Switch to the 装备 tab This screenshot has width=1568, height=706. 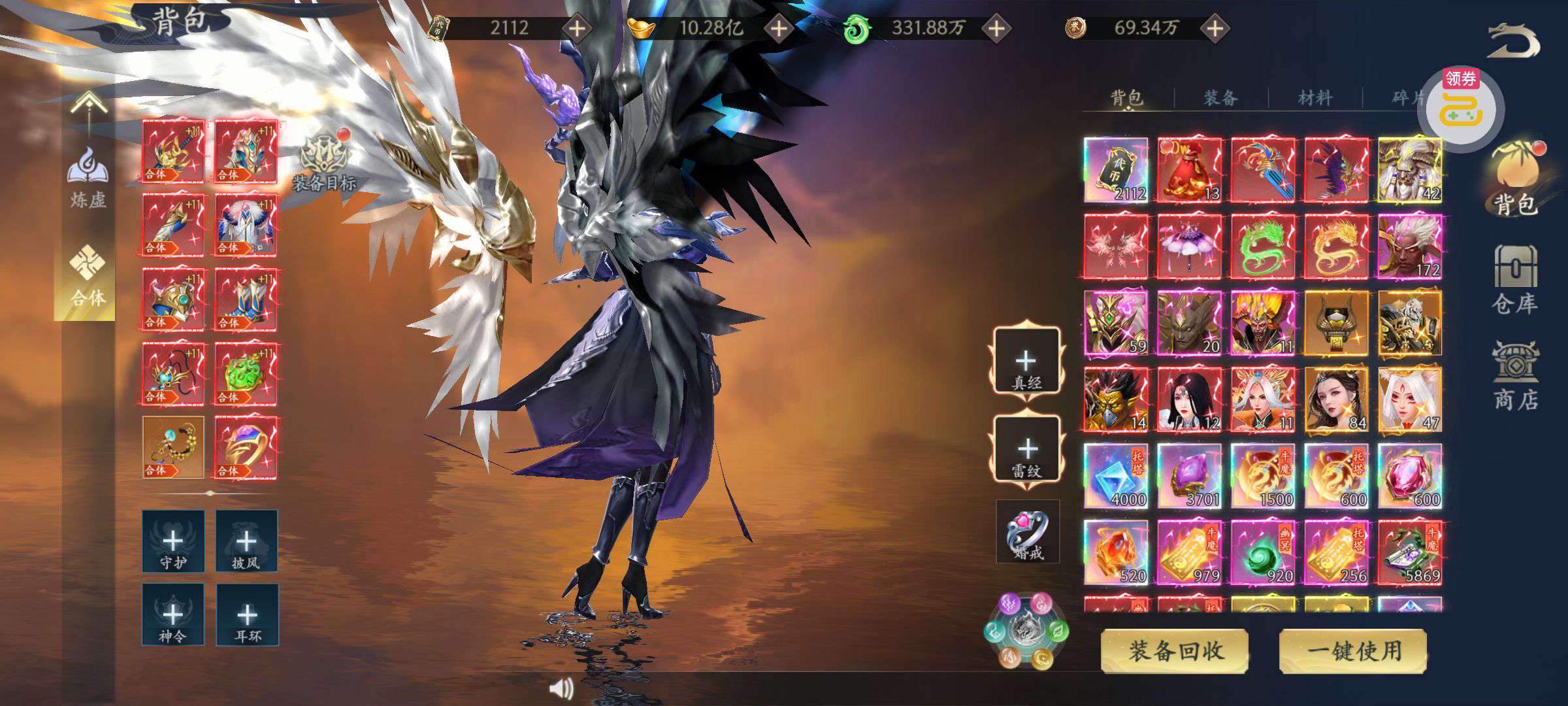click(x=1220, y=98)
